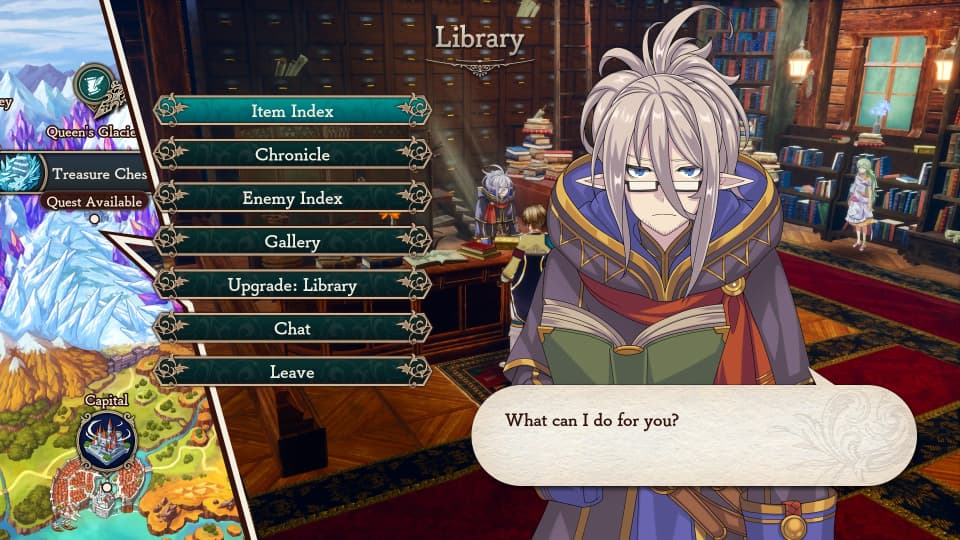Open the Item Index

pyautogui.click(x=292, y=111)
